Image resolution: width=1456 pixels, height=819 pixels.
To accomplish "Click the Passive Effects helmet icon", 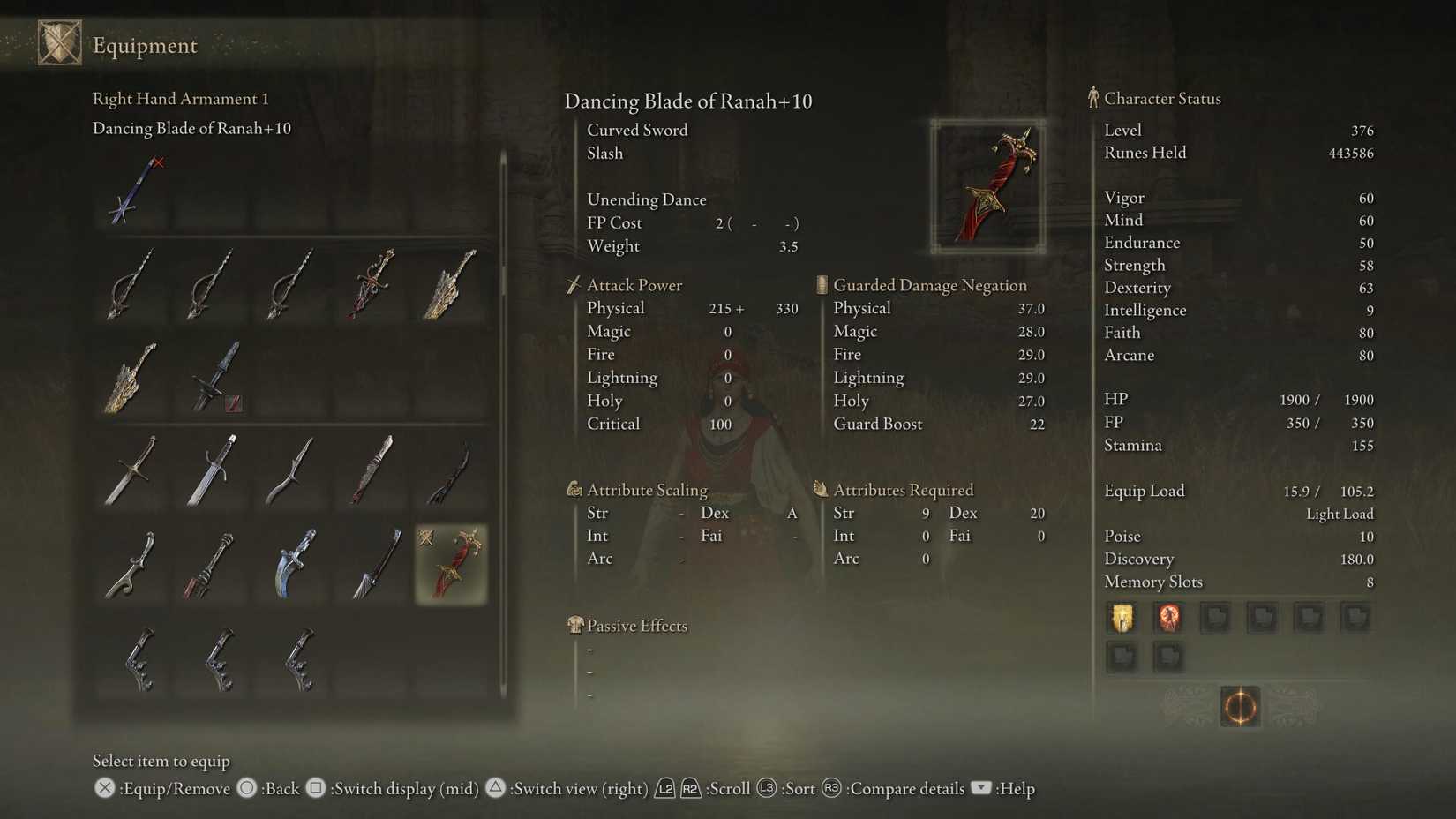I will click(x=577, y=625).
